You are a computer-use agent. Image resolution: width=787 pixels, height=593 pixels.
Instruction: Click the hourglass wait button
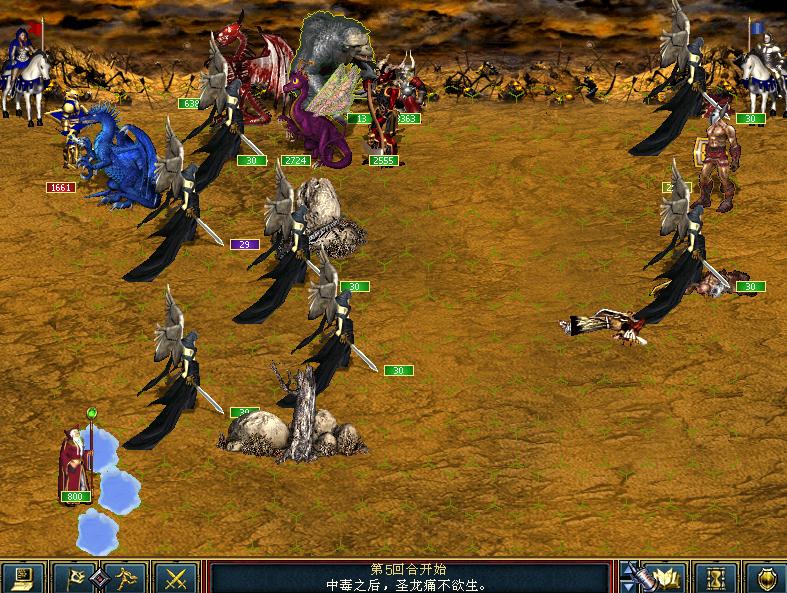click(715, 578)
